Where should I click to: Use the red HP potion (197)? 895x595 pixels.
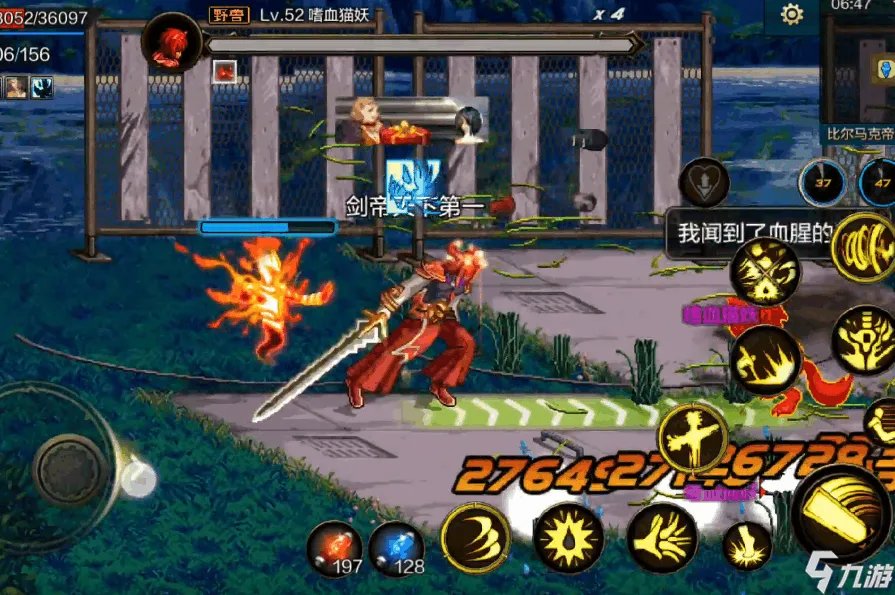pyautogui.click(x=334, y=548)
